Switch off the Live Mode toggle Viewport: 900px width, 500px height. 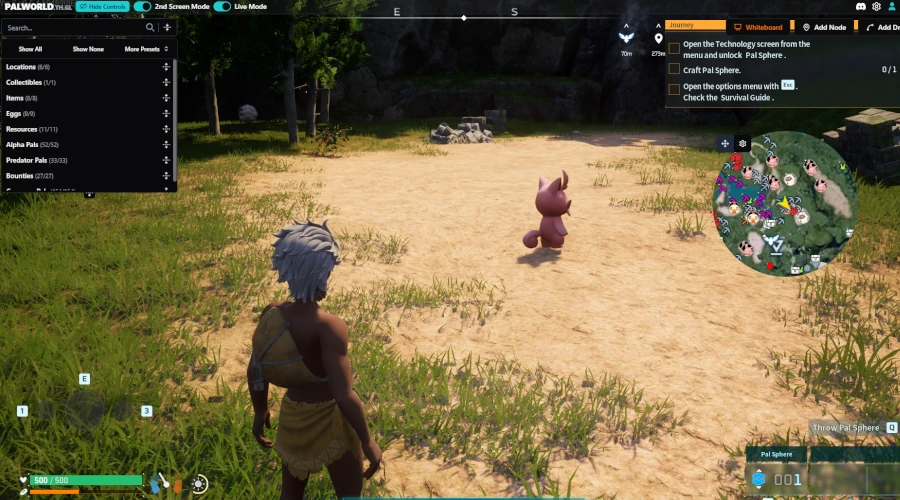[222, 7]
